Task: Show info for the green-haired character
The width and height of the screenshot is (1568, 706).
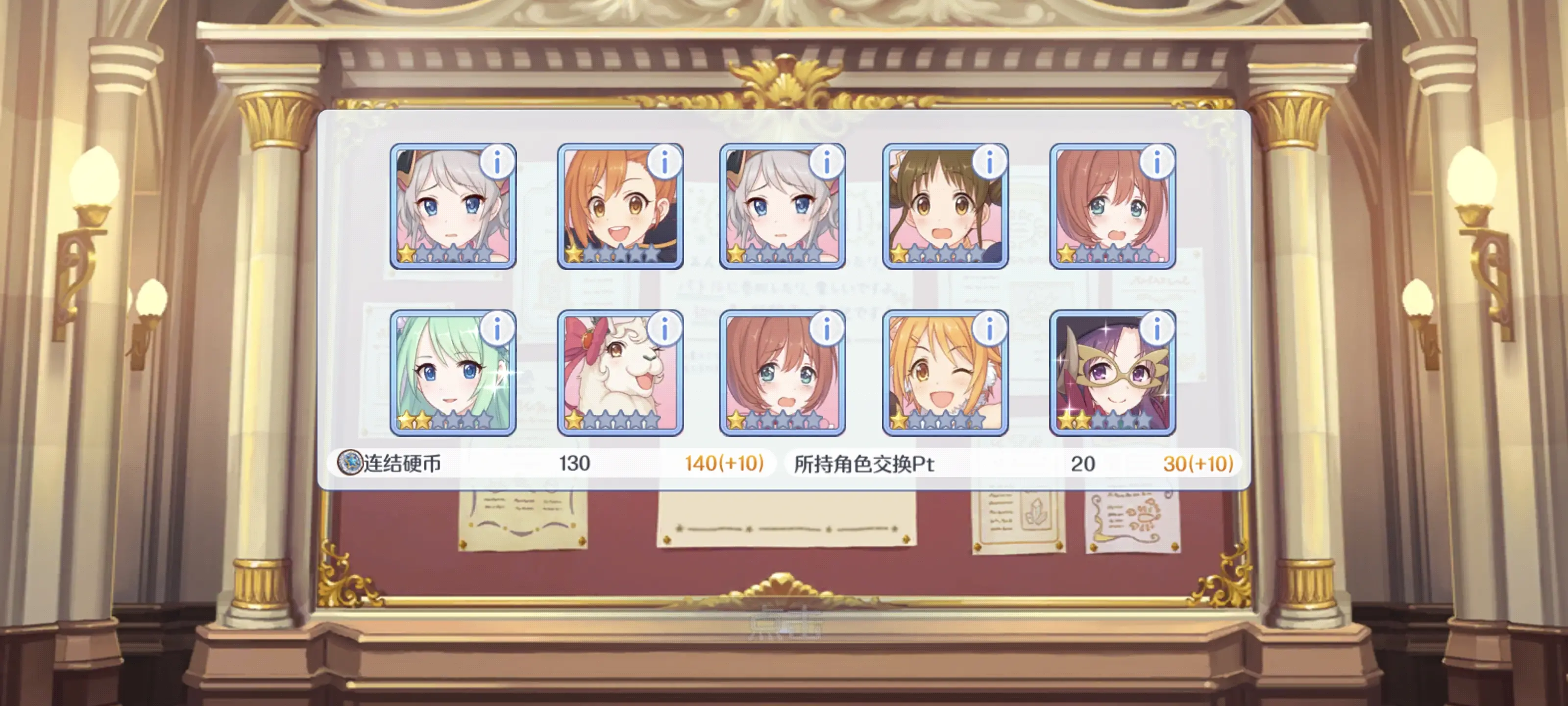Action: click(x=497, y=329)
